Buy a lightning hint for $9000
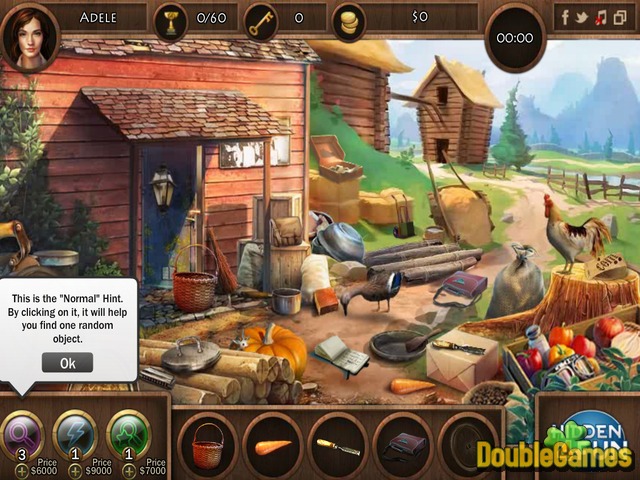Image resolution: width=640 pixels, height=480 pixels. 75,470
